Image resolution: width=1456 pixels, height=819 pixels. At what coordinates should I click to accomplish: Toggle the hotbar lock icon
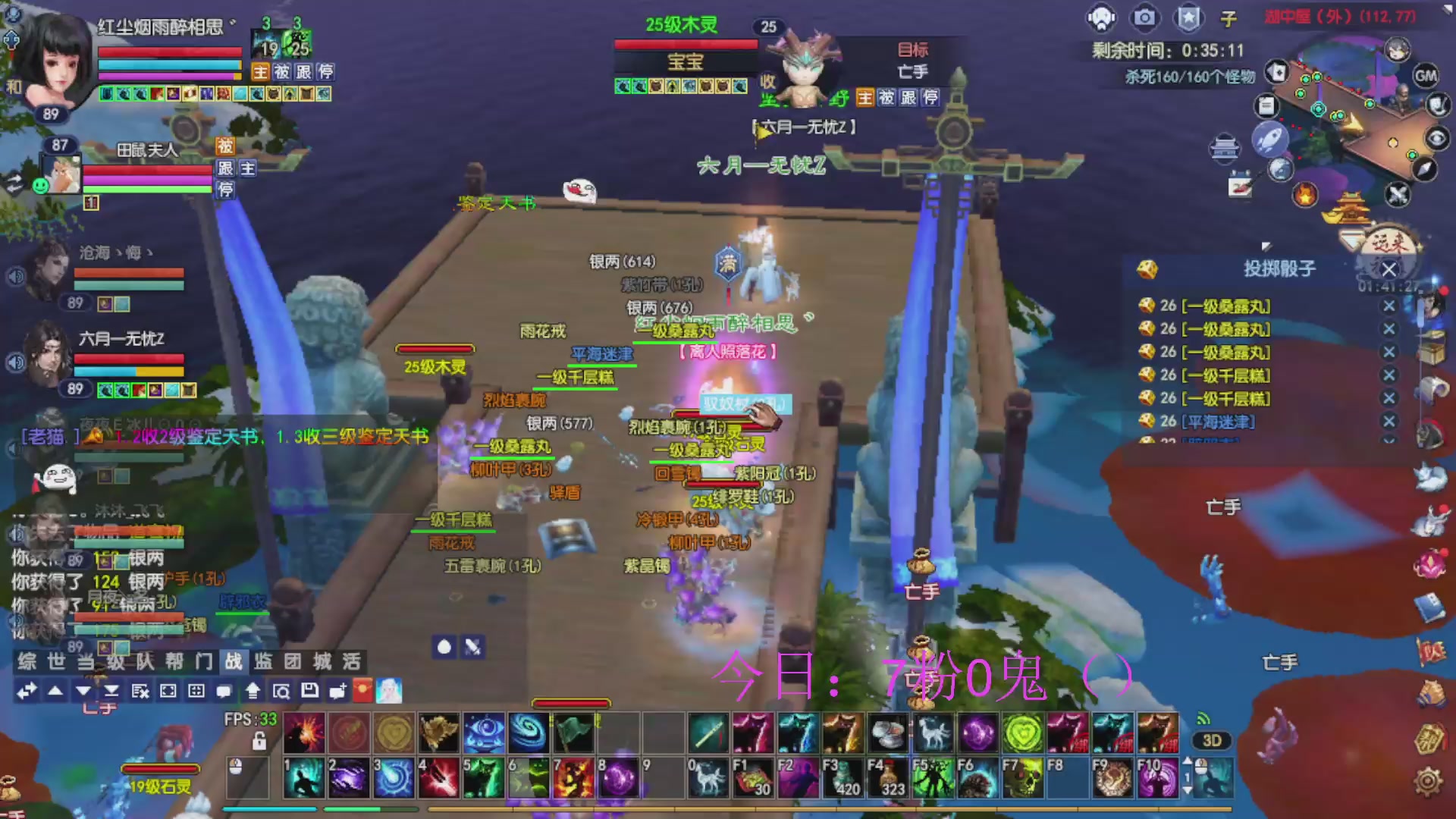[x=259, y=740]
